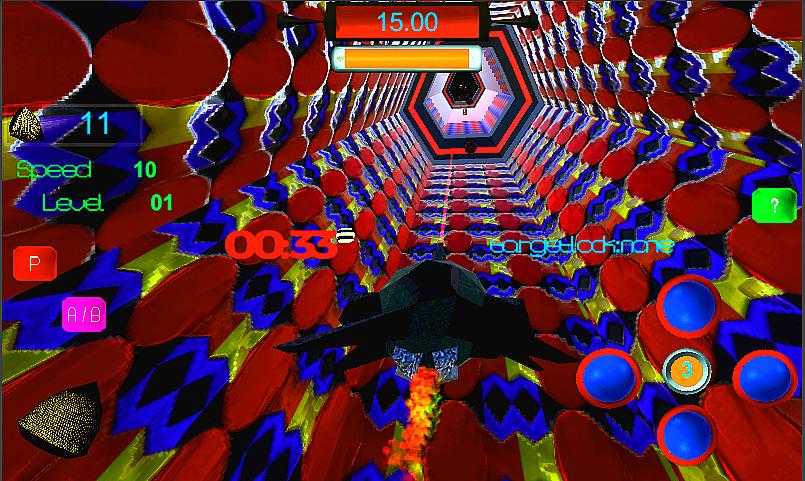Tap the orange number 3 button
This screenshot has width=805, height=481.
coord(687,370)
